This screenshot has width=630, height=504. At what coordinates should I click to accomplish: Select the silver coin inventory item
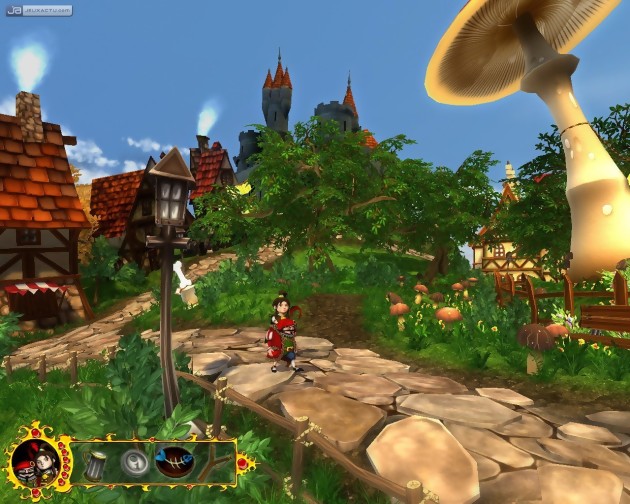tap(134, 463)
